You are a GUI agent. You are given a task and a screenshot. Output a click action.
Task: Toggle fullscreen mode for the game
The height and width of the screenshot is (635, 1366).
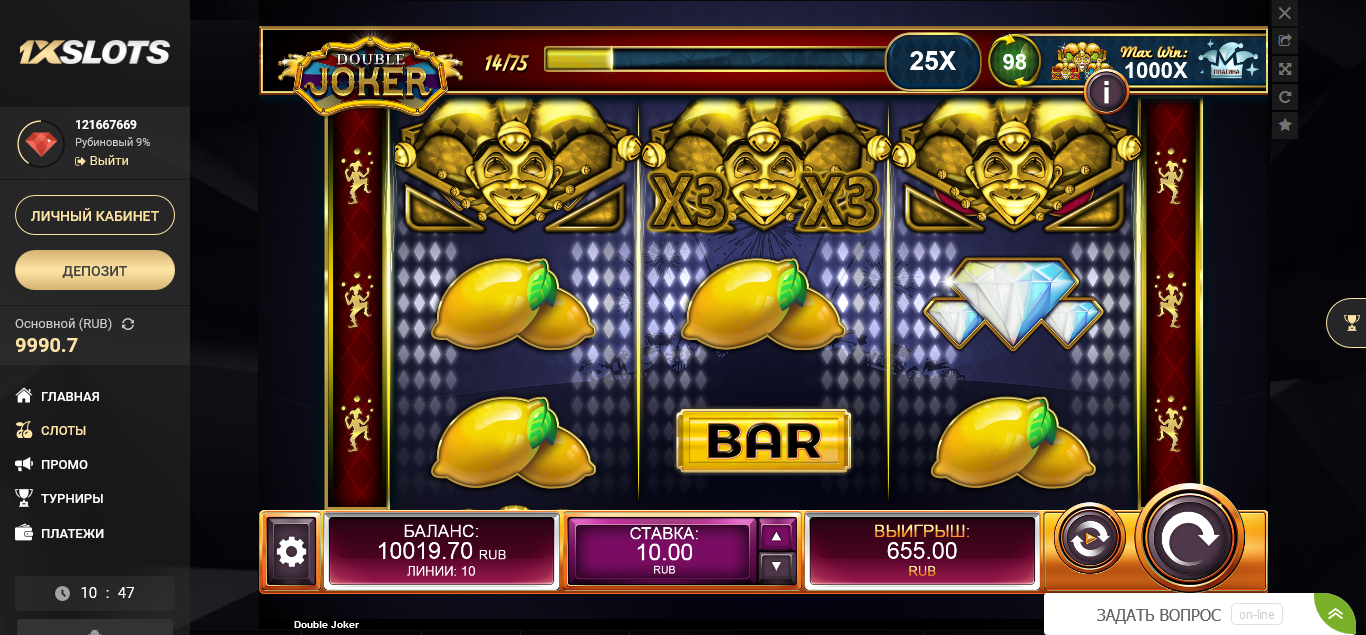tap(1285, 69)
